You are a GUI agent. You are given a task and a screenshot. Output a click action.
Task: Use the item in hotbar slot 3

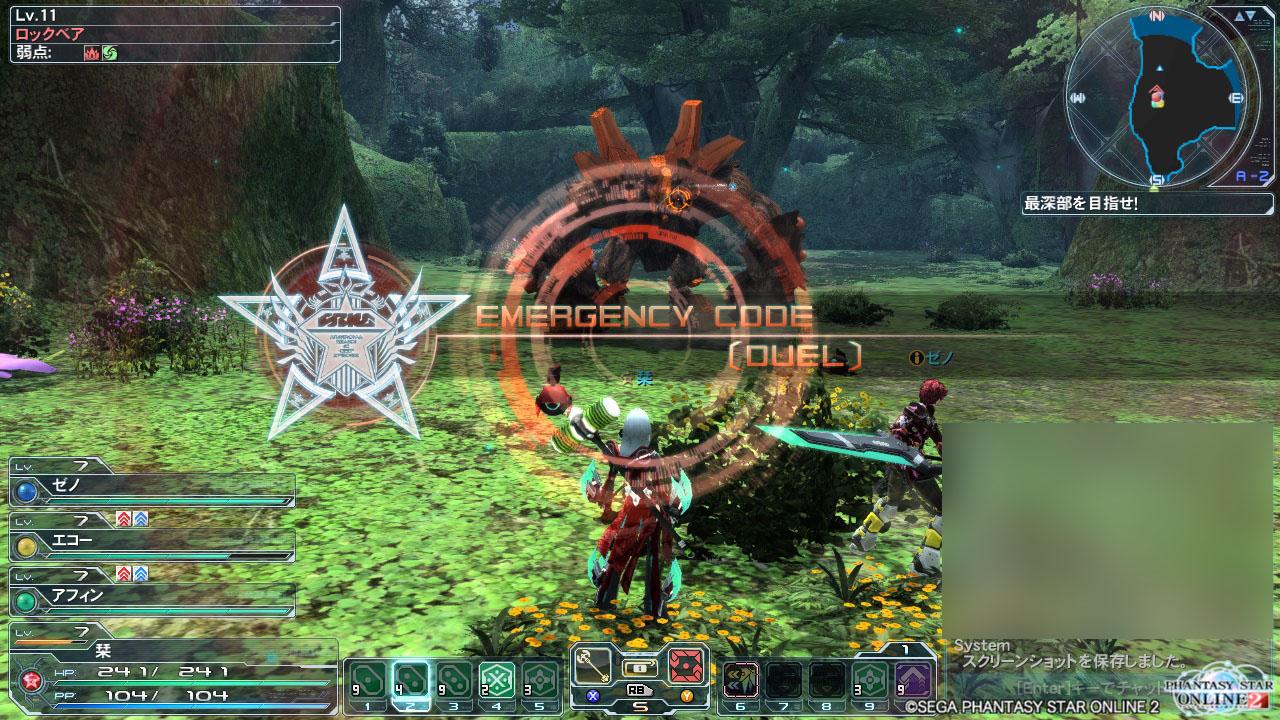(453, 680)
